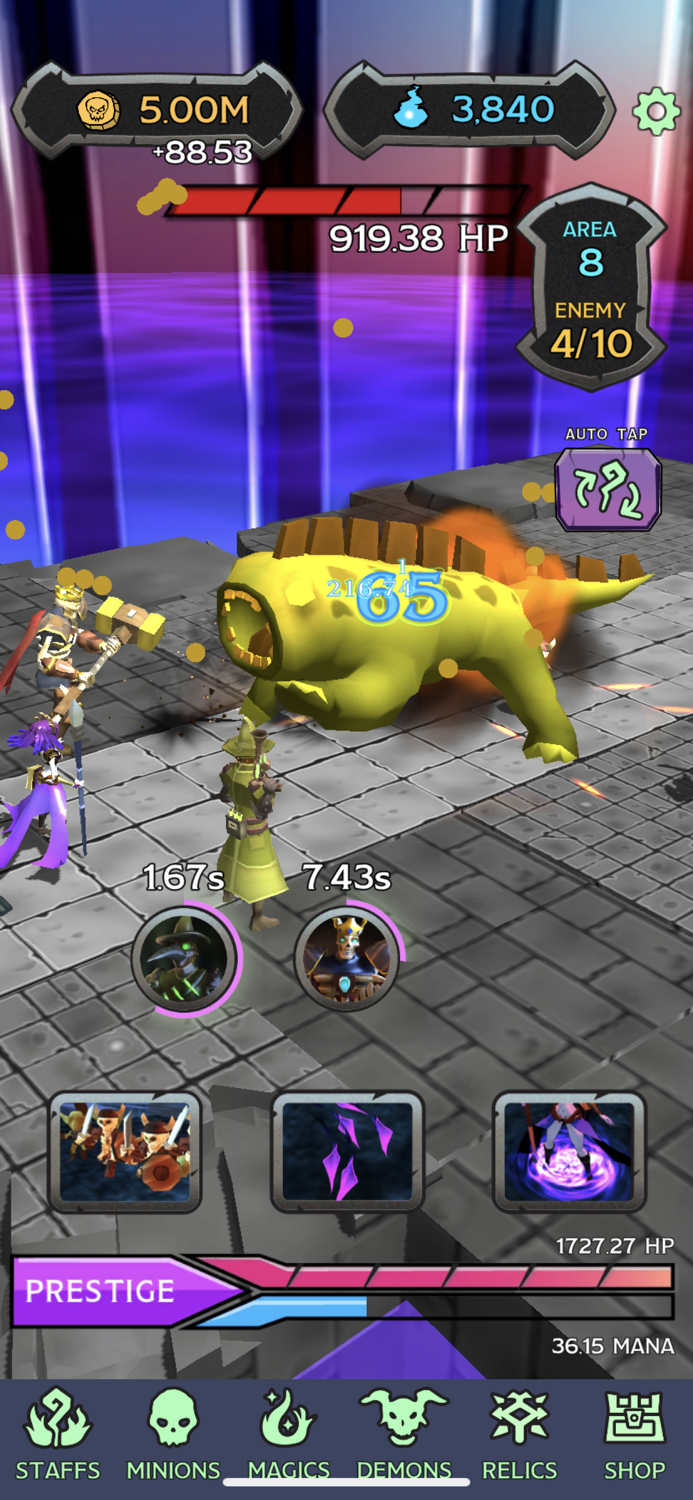The width and height of the screenshot is (693, 1500).
Task: Open the settings gear icon
Action: (x=656, y=111)
